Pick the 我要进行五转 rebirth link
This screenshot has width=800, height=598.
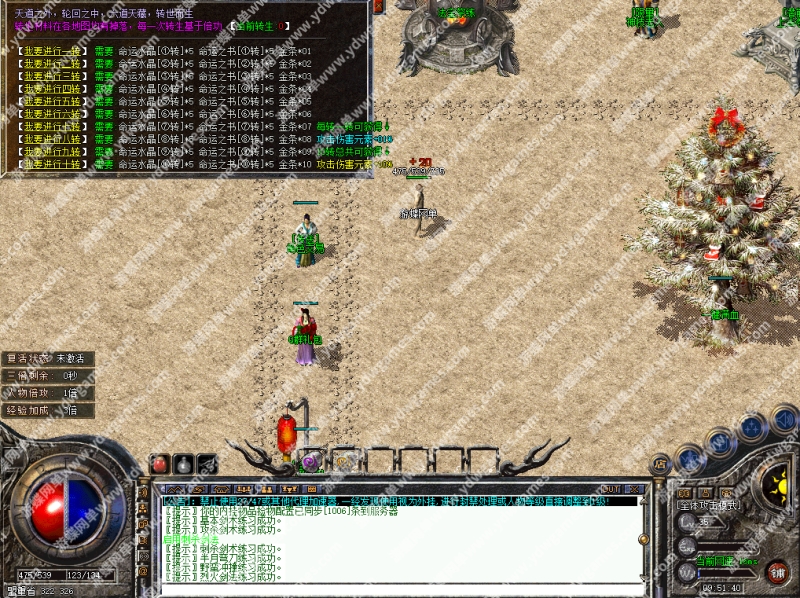point(52,101)
